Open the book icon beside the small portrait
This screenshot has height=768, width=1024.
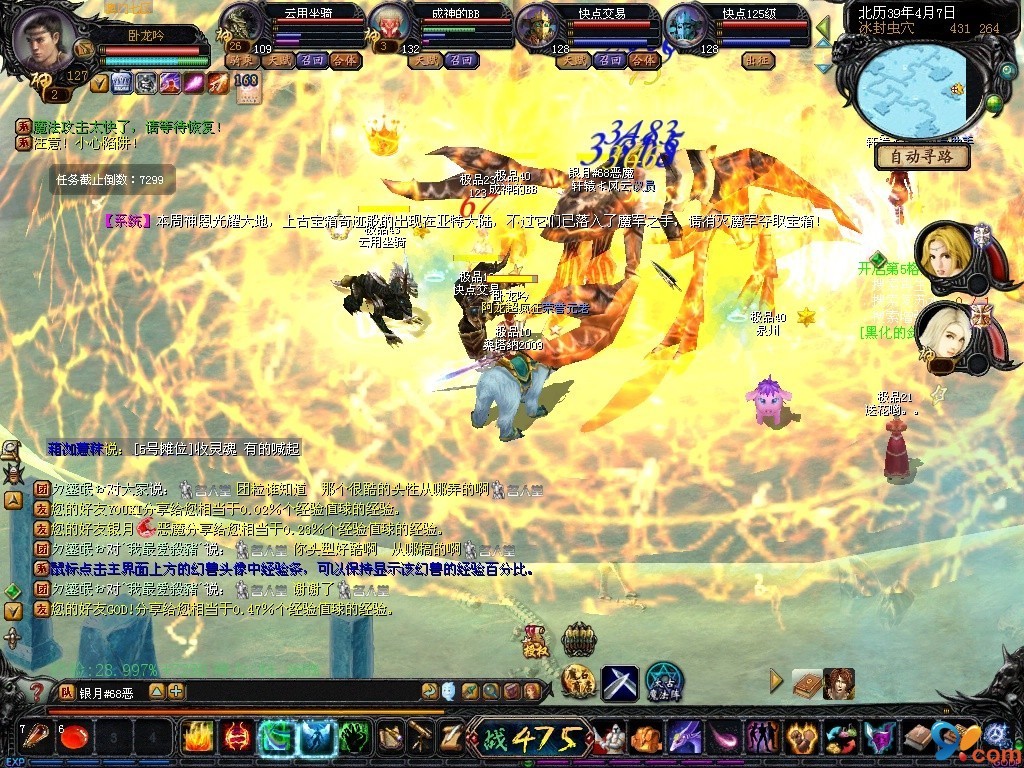coord(806,683)
